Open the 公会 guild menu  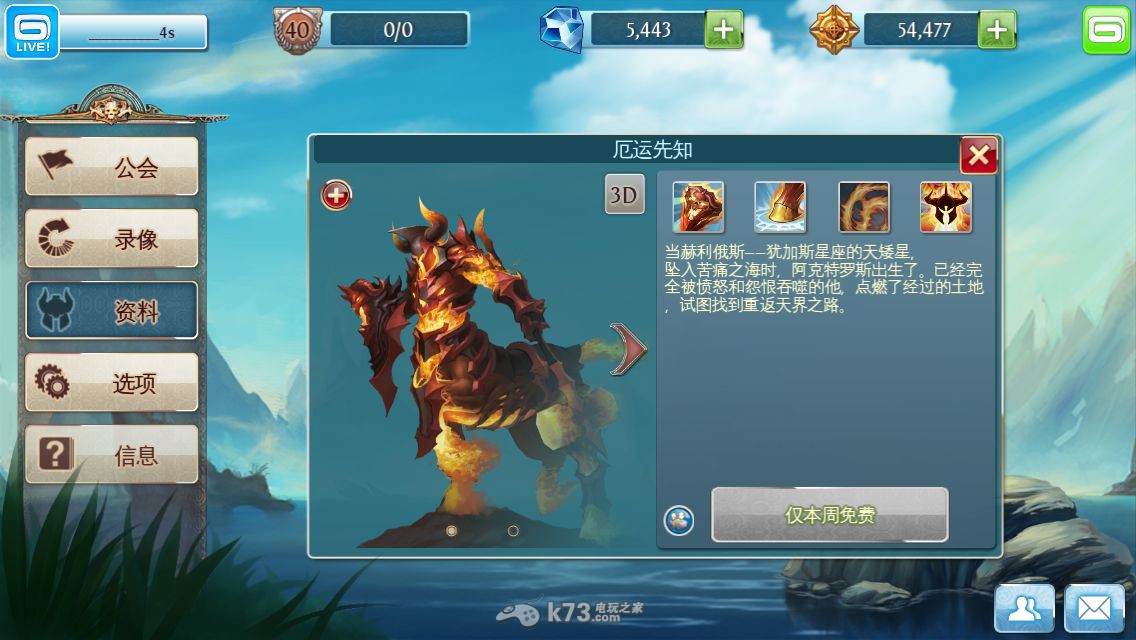pos(112,166)
